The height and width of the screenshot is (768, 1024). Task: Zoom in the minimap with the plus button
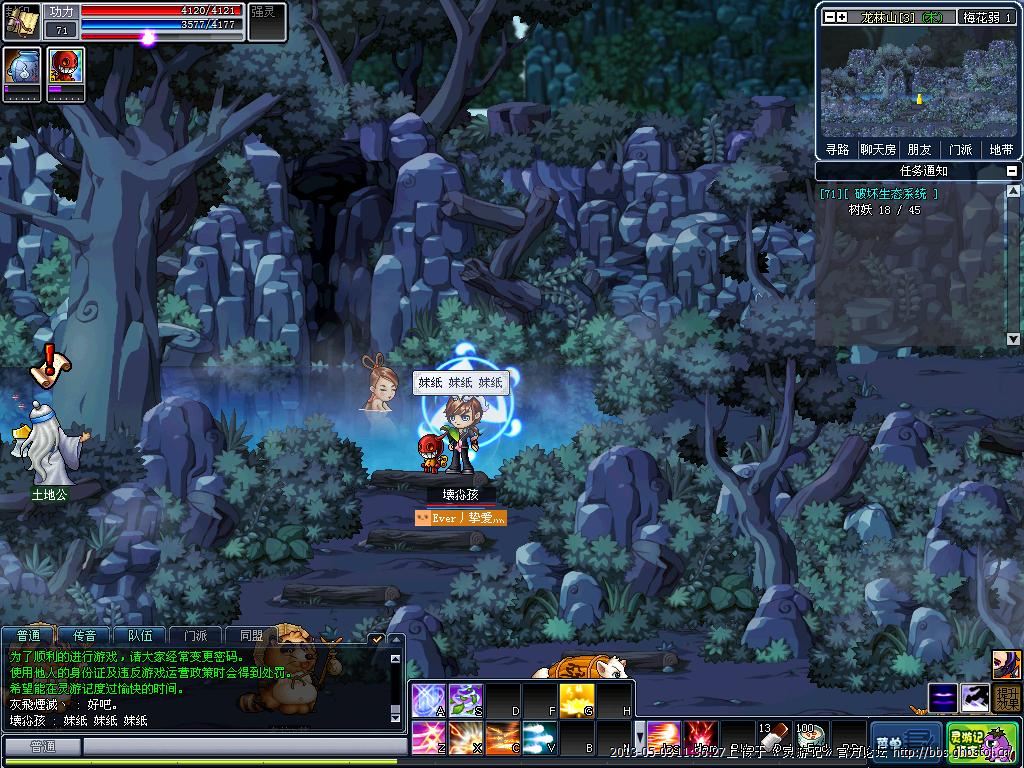842,17
